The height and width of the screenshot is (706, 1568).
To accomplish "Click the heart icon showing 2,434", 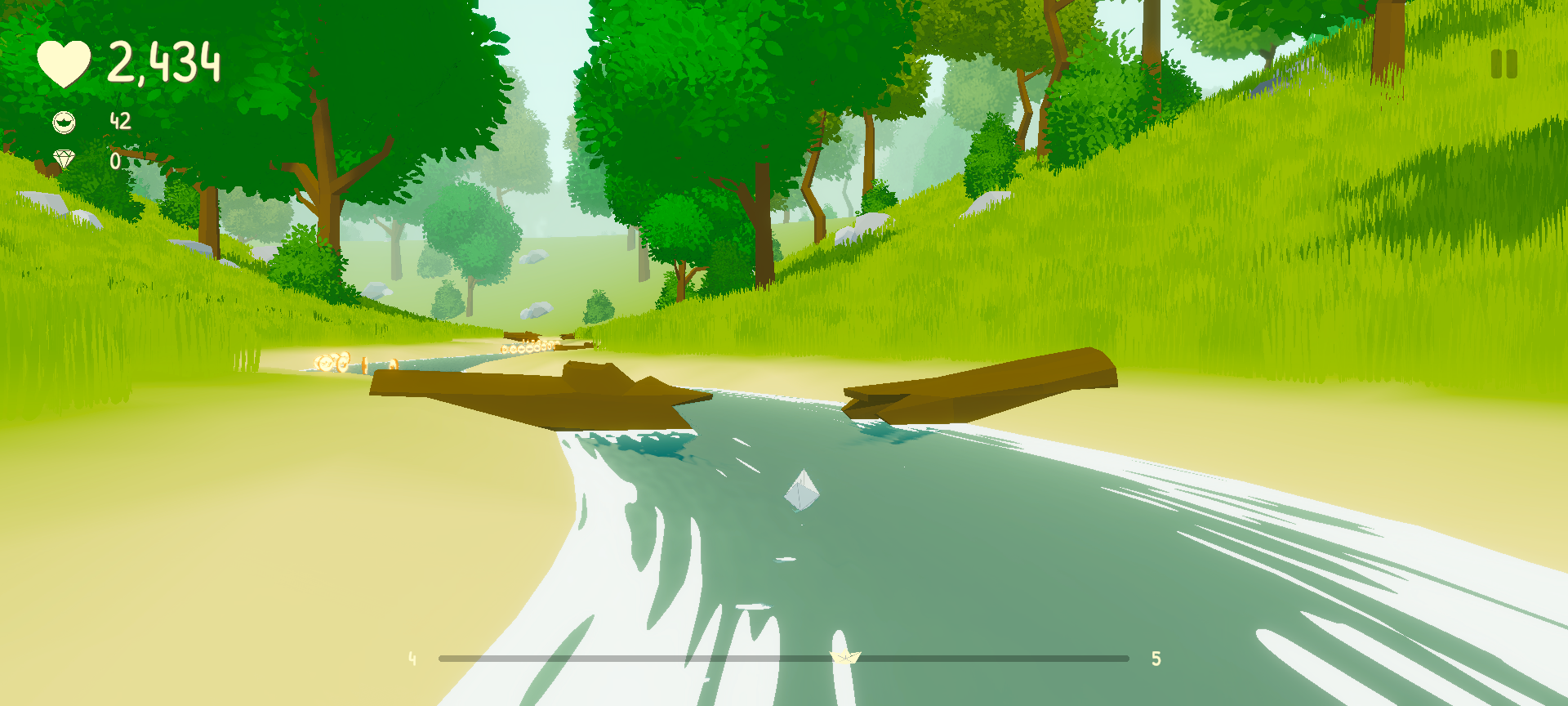I will coord(65,62).
